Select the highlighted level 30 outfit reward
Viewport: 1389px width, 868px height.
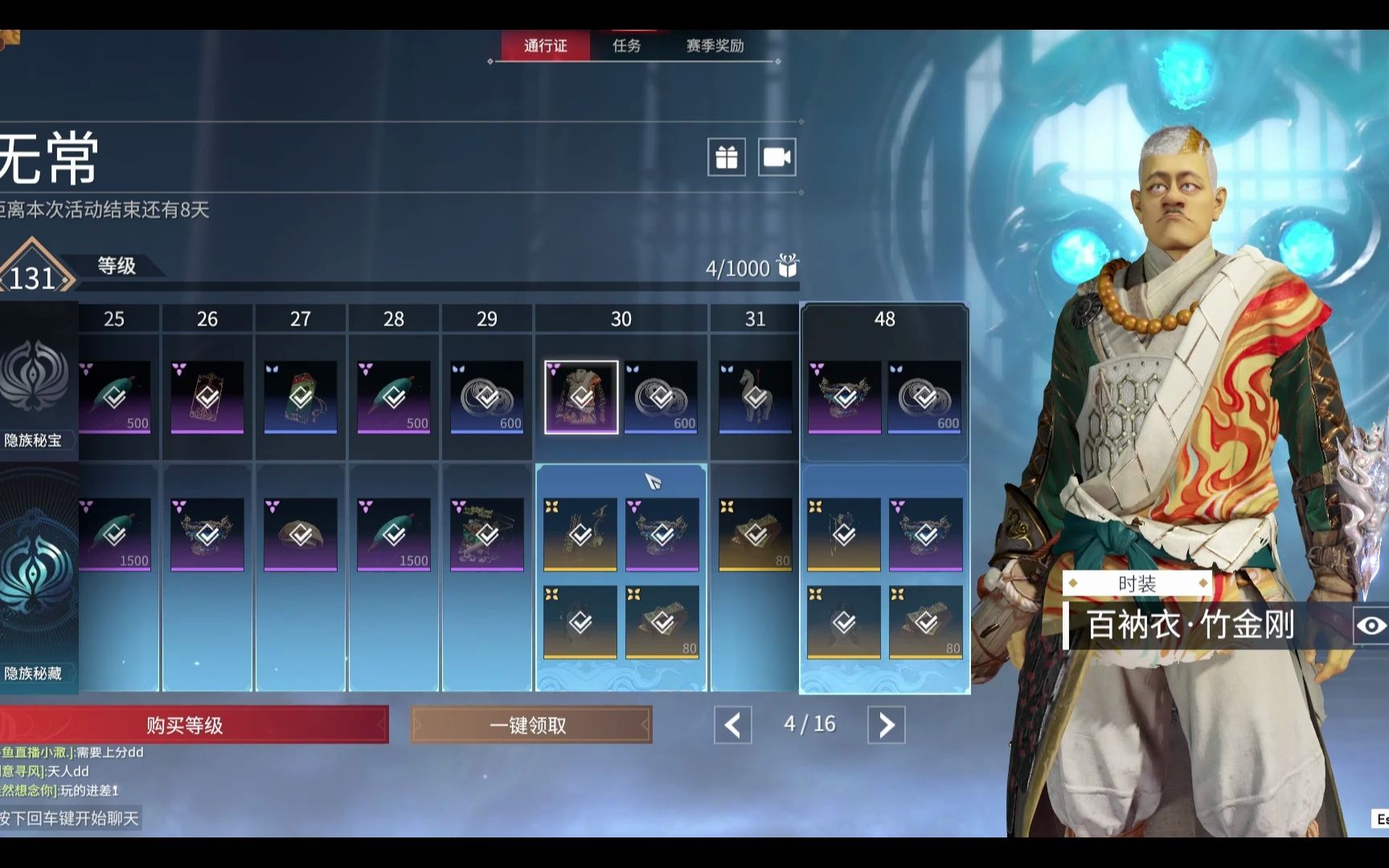coord(581,397)
